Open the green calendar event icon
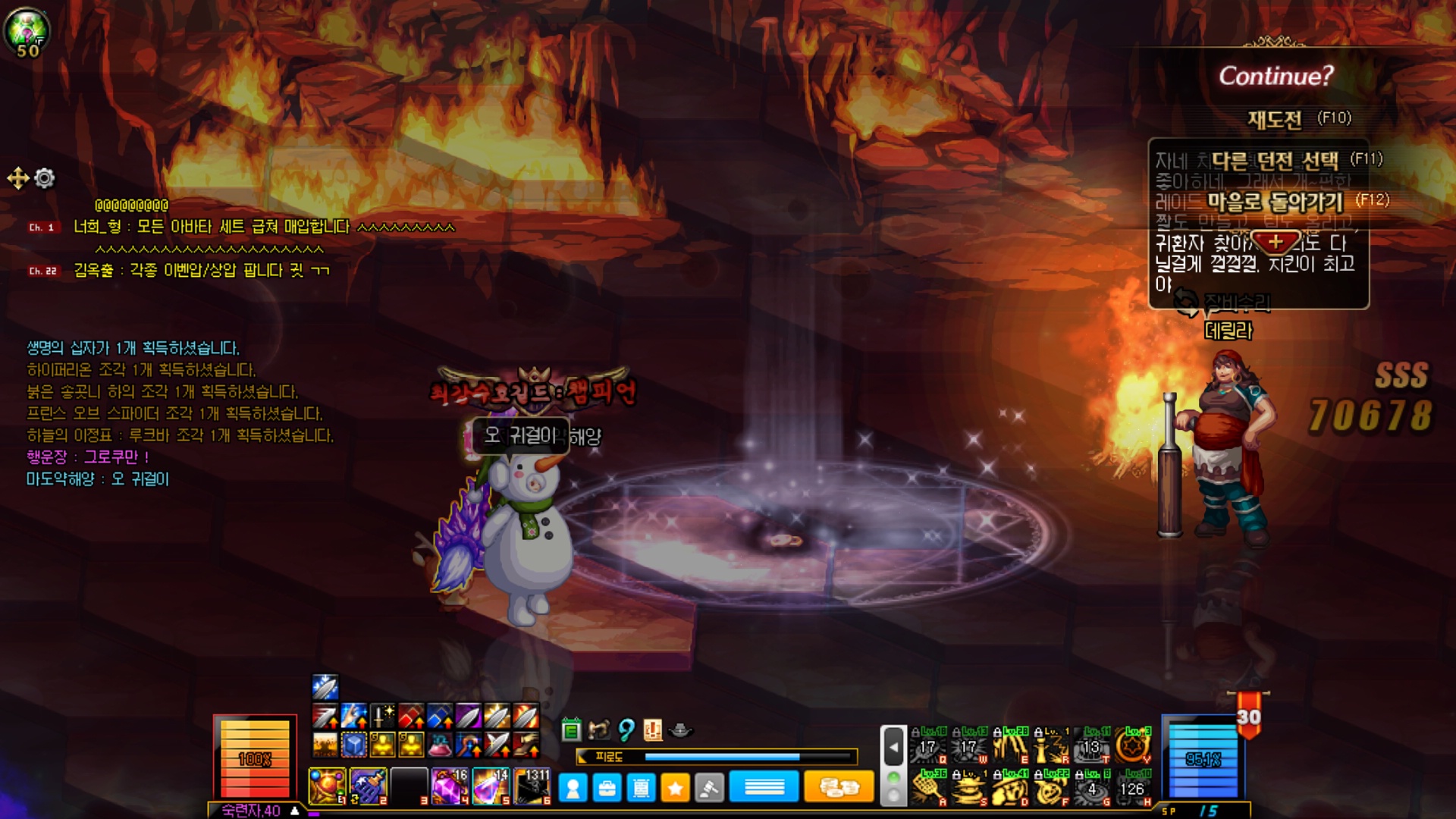Viewport: 1456px width, 819px height. click(571, 730)
